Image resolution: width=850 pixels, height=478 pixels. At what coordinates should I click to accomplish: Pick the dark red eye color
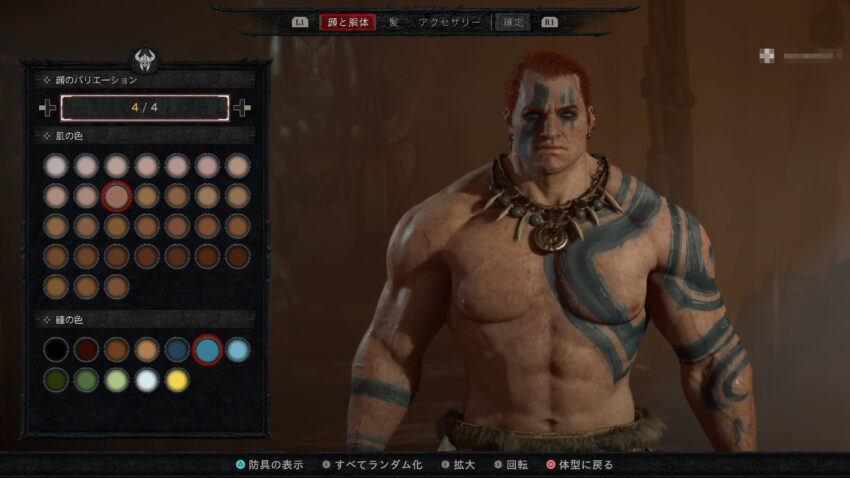click(86, 349)
